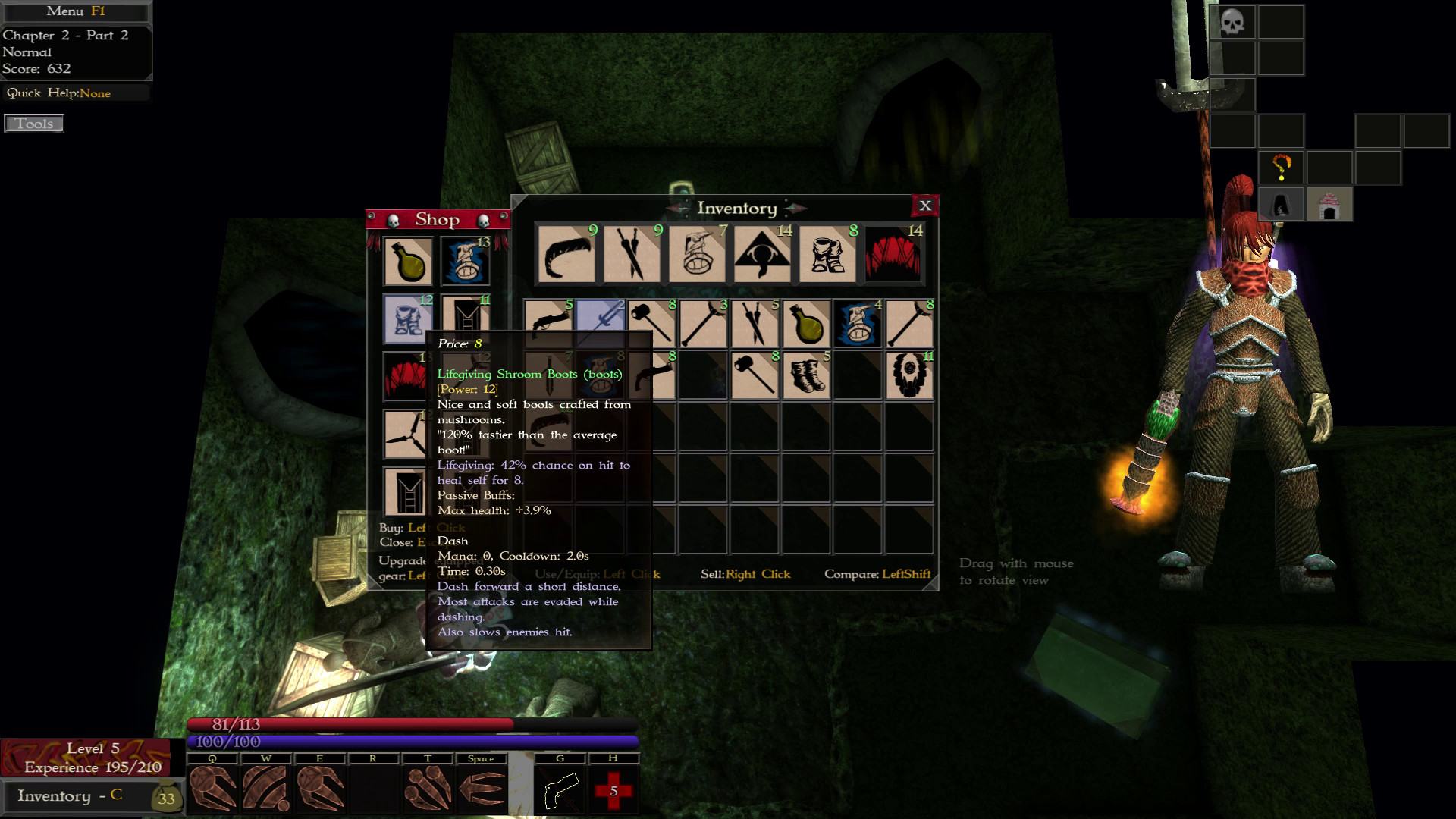Activate the T ability with three orbs
Viewport: 1456px width, 819px height.
coord(428,789)
